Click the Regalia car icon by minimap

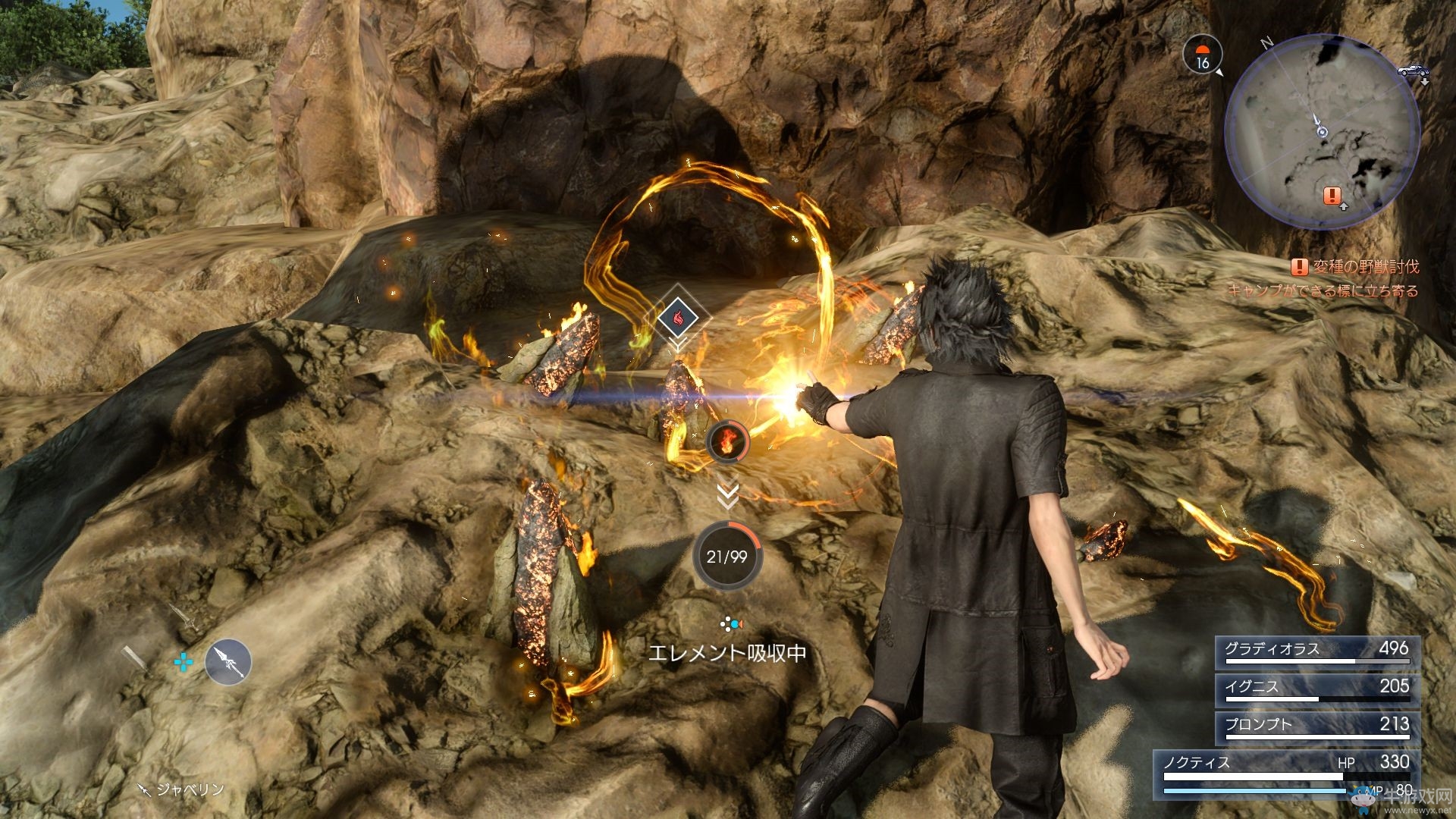point(1411,71)
